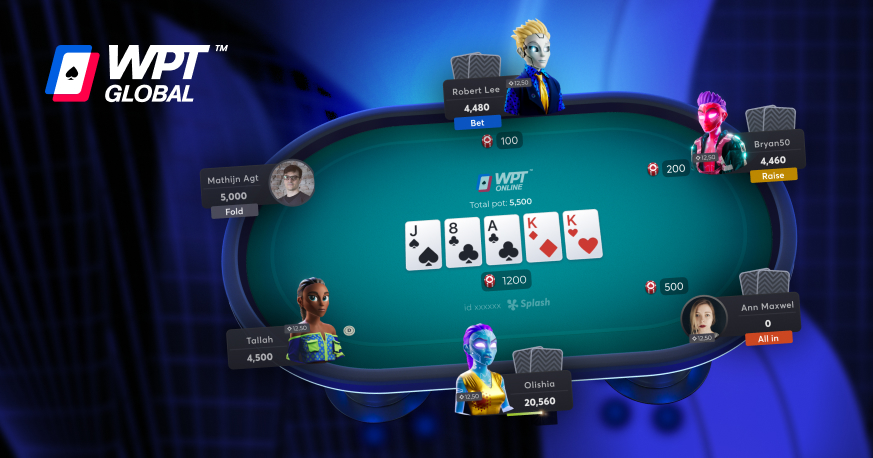Choose the Ace of clubs board card
The height and width of the screenshot is (458, 873).
[502, 241]
